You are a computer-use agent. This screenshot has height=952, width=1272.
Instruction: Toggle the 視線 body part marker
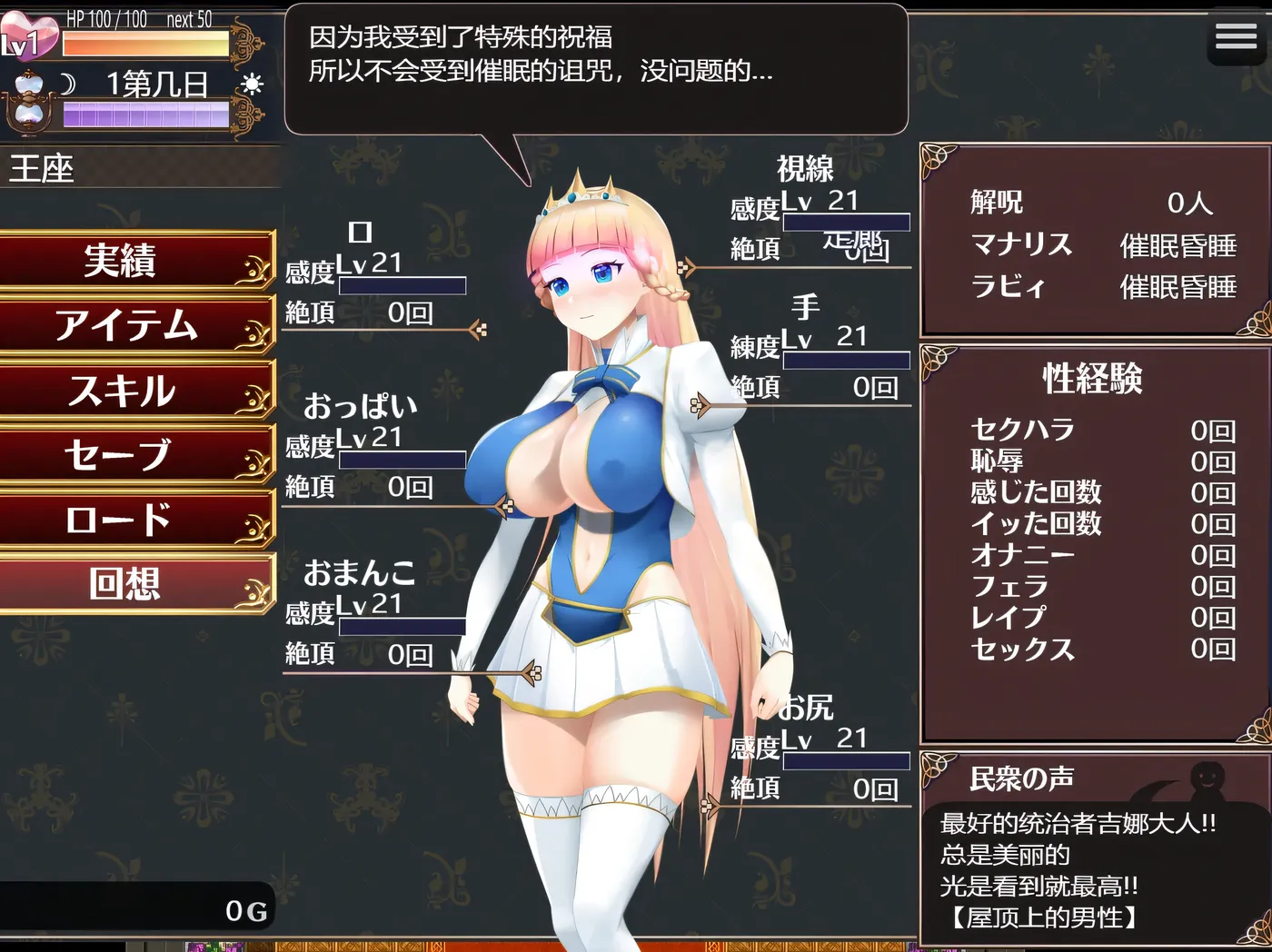(x=688, y=267)
